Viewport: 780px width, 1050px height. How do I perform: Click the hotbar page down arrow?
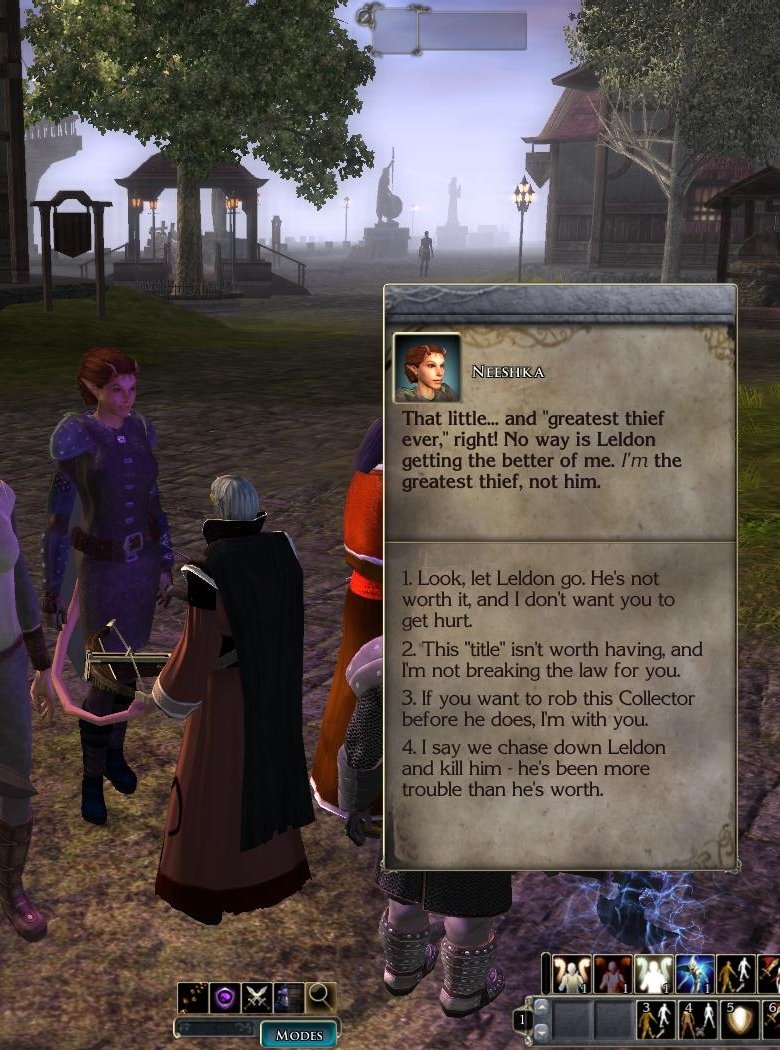click(x=540, y=1031)
